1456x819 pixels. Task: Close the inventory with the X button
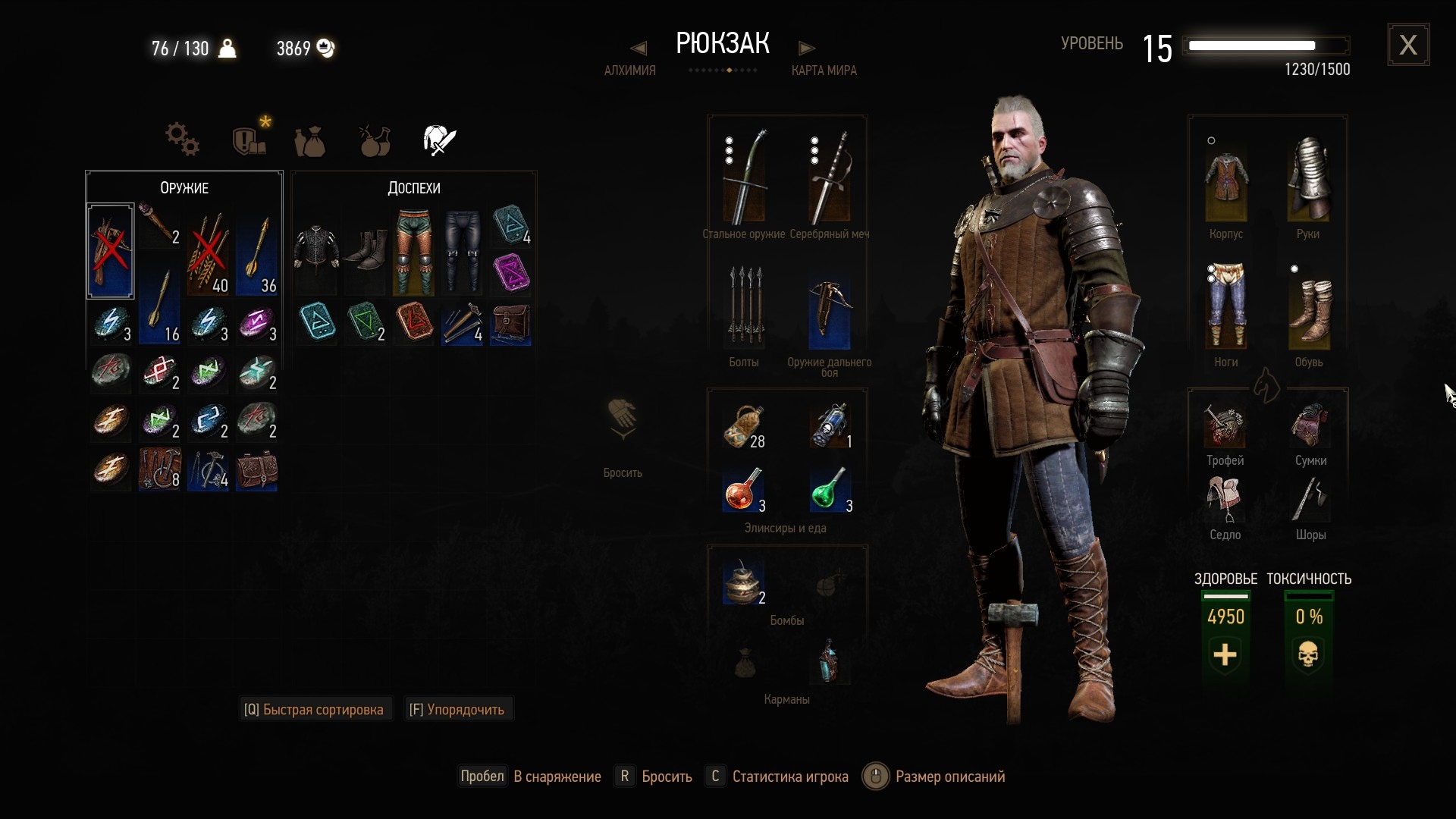point(1408,45)
